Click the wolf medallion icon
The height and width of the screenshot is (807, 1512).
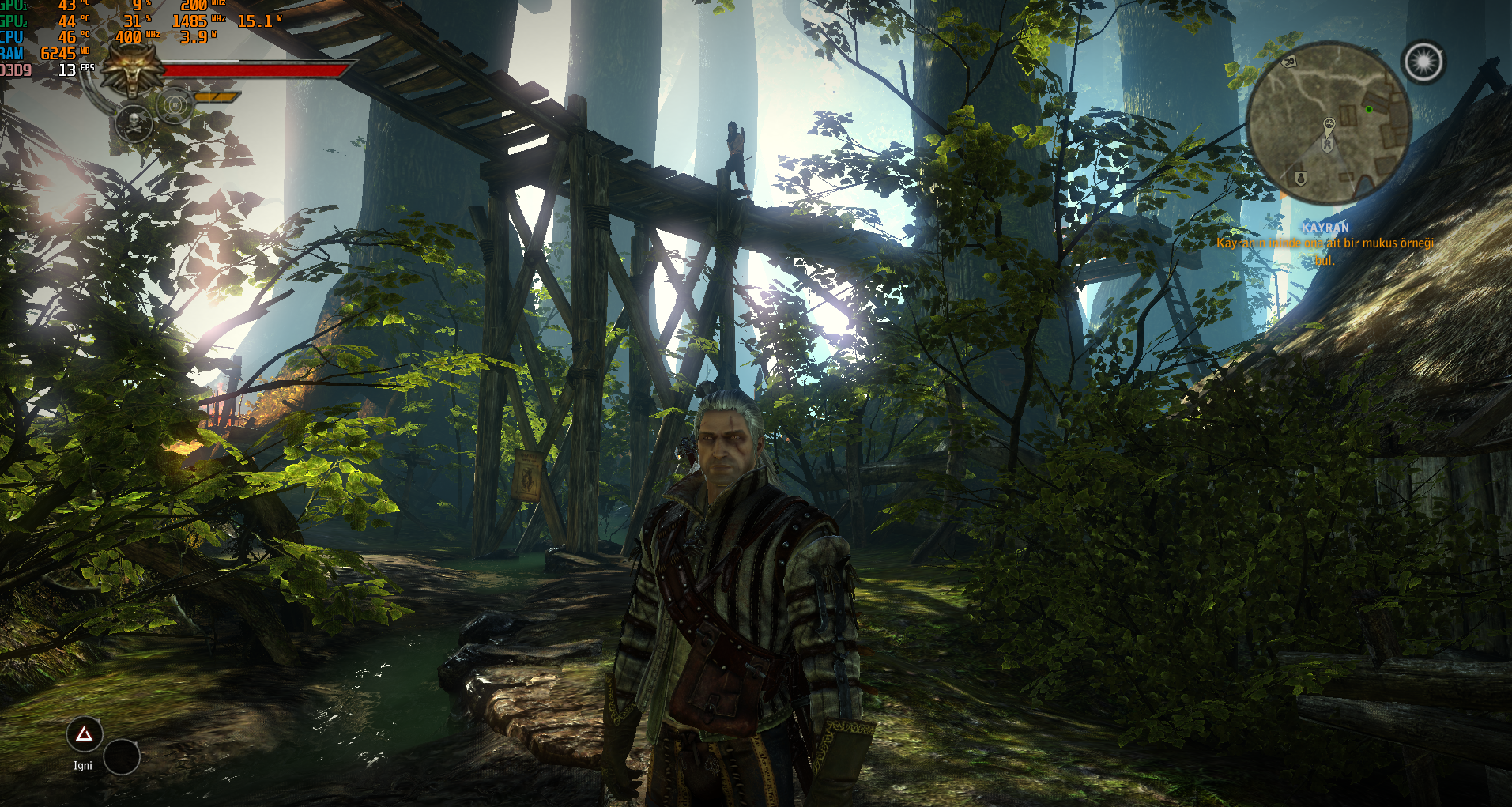point(134,70)
